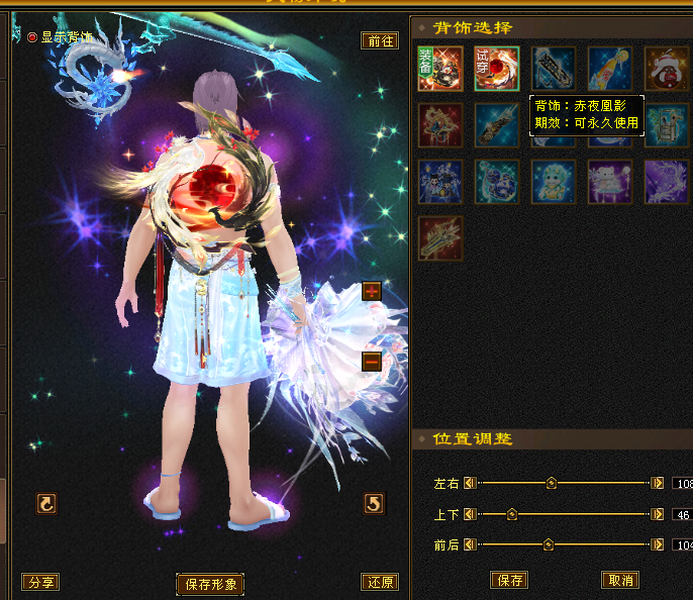Save position with the 保存 button
This screenshot has width=693, height=600.
click(x=509, y=580)
